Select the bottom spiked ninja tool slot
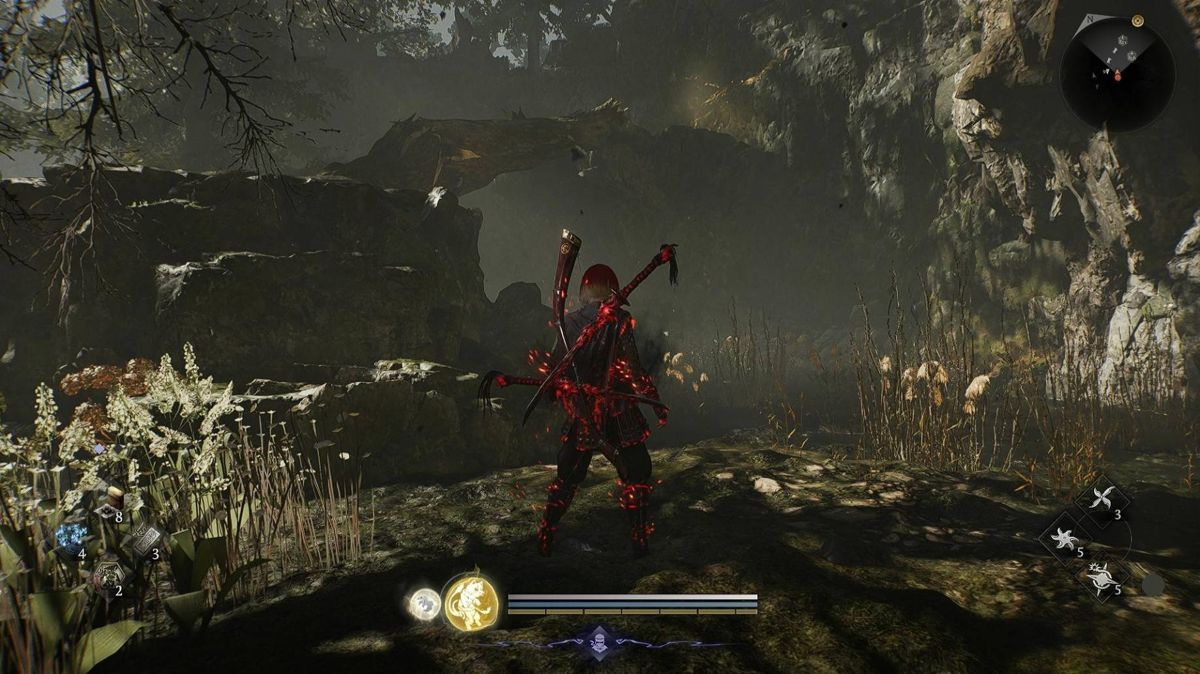This screenshot has height=674, width=1200. coord(1102,578)
